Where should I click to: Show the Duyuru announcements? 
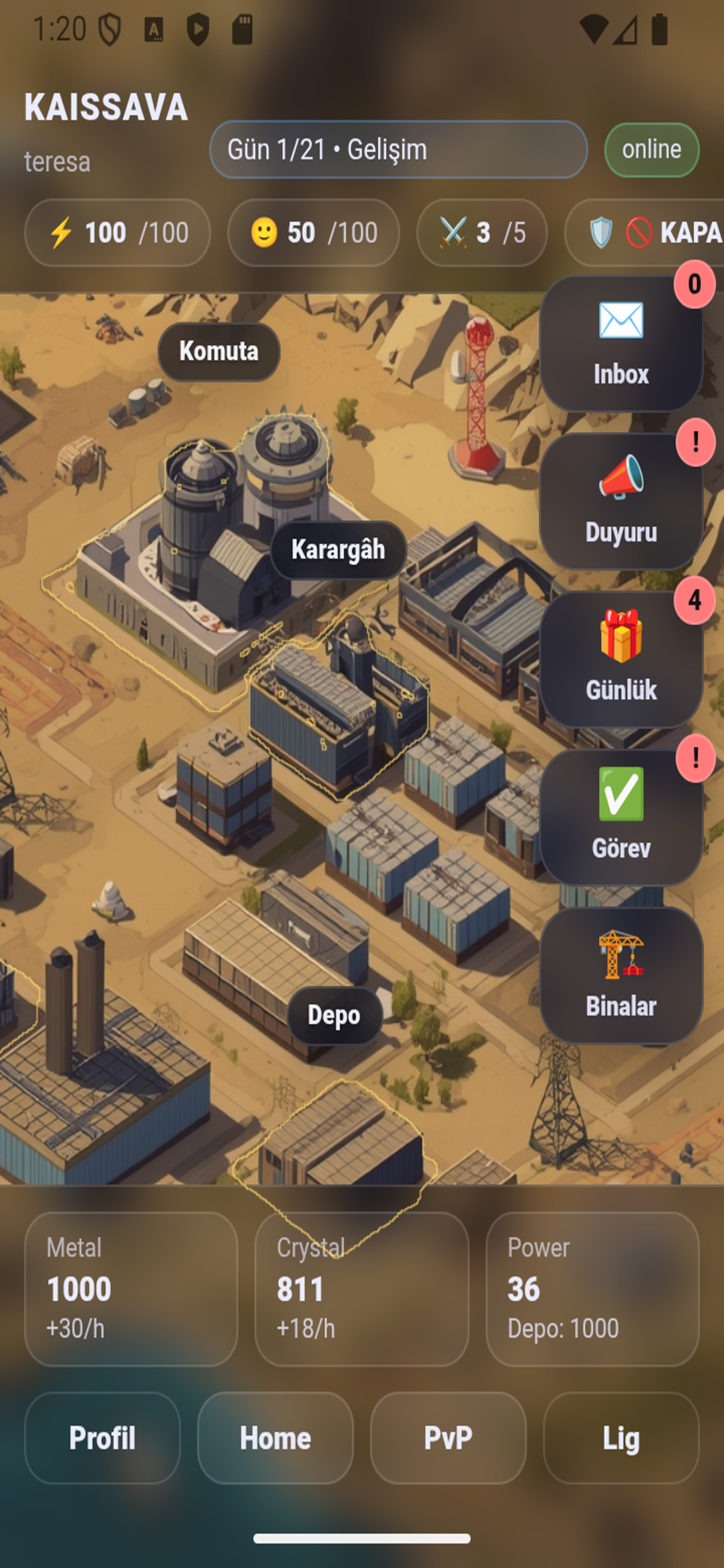621,502
